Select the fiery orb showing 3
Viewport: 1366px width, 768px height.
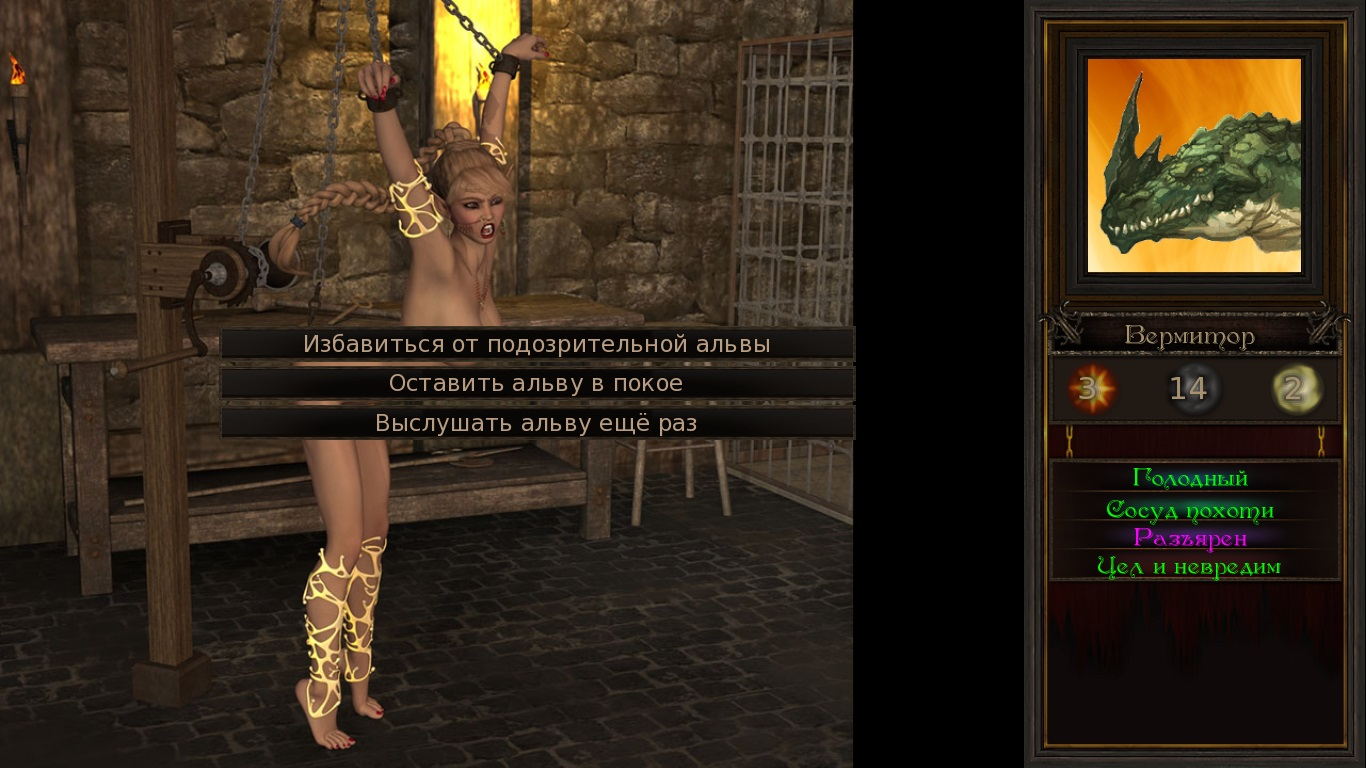1090,390
